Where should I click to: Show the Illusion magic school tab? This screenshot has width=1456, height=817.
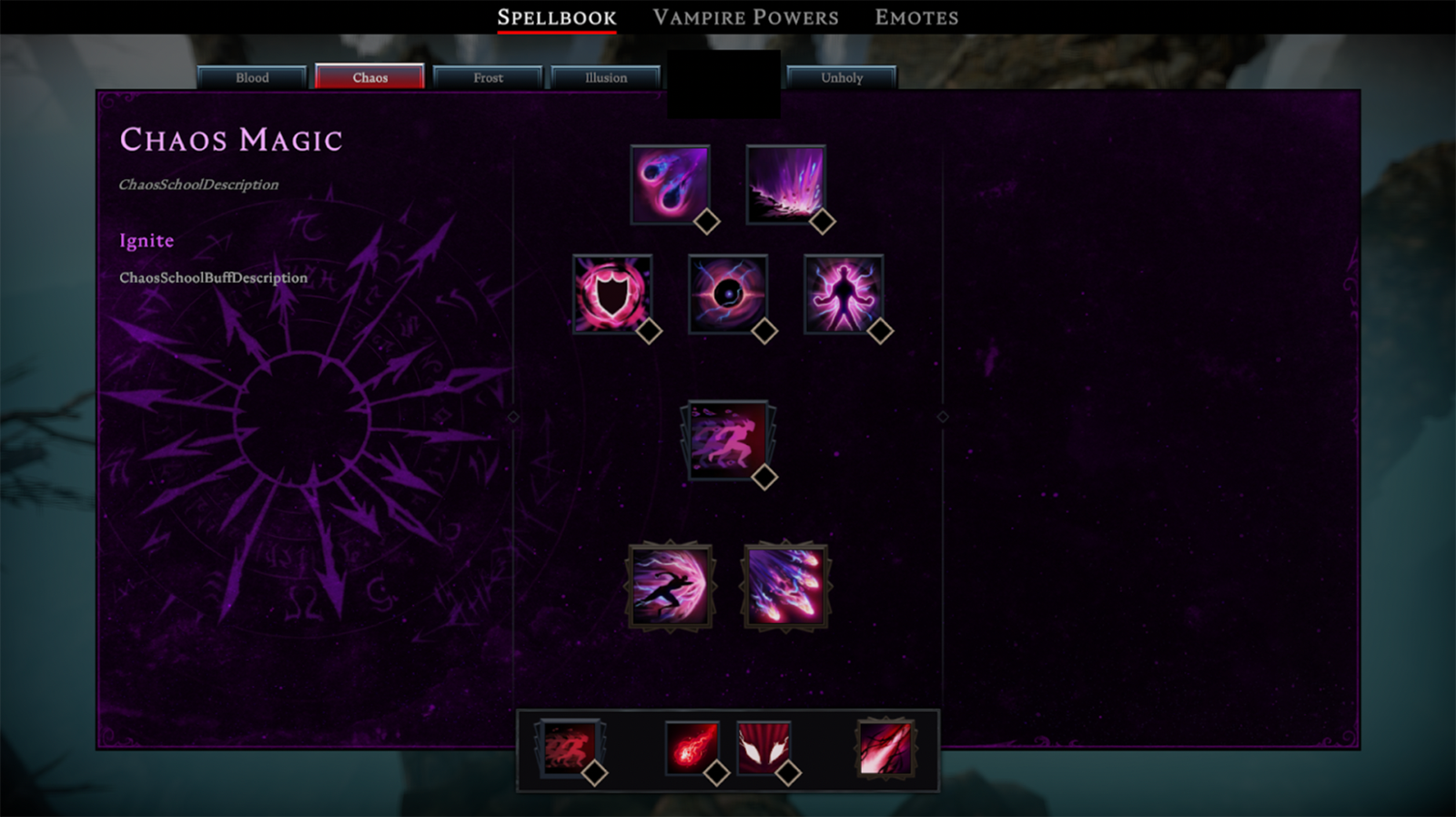[605, 77]
